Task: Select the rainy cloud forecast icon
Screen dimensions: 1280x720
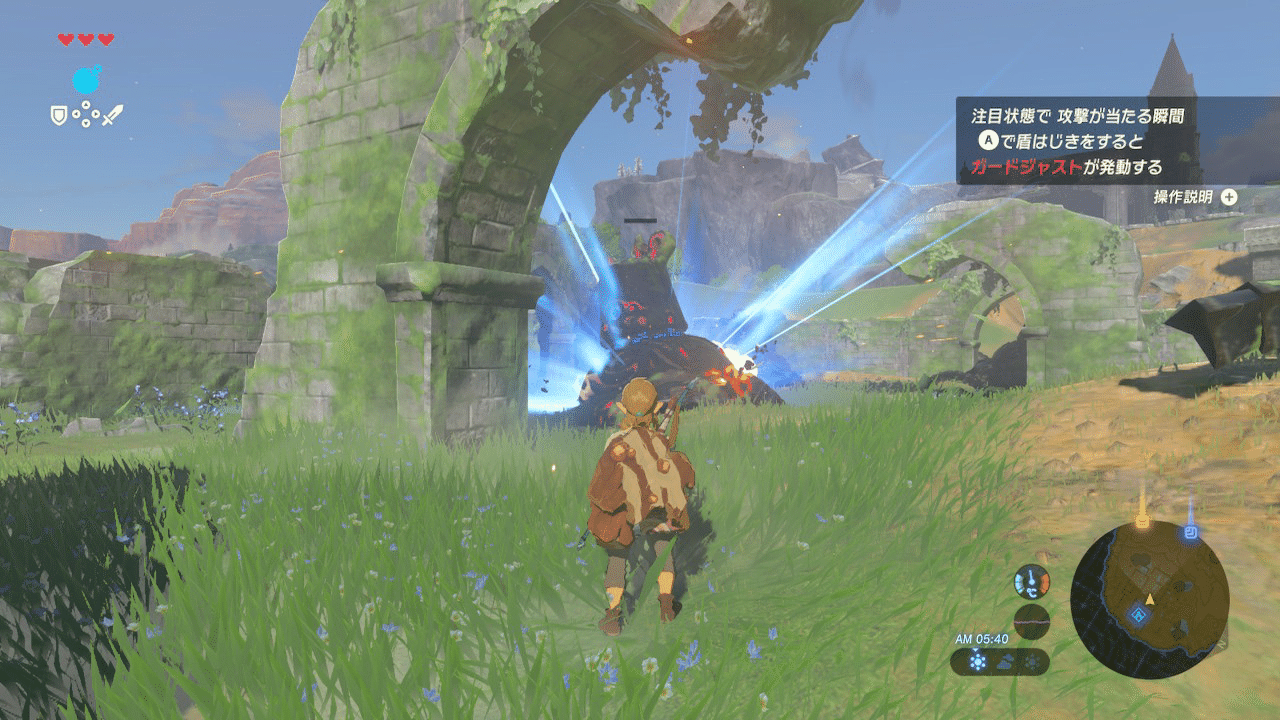Action: (x=1004, y=660)
